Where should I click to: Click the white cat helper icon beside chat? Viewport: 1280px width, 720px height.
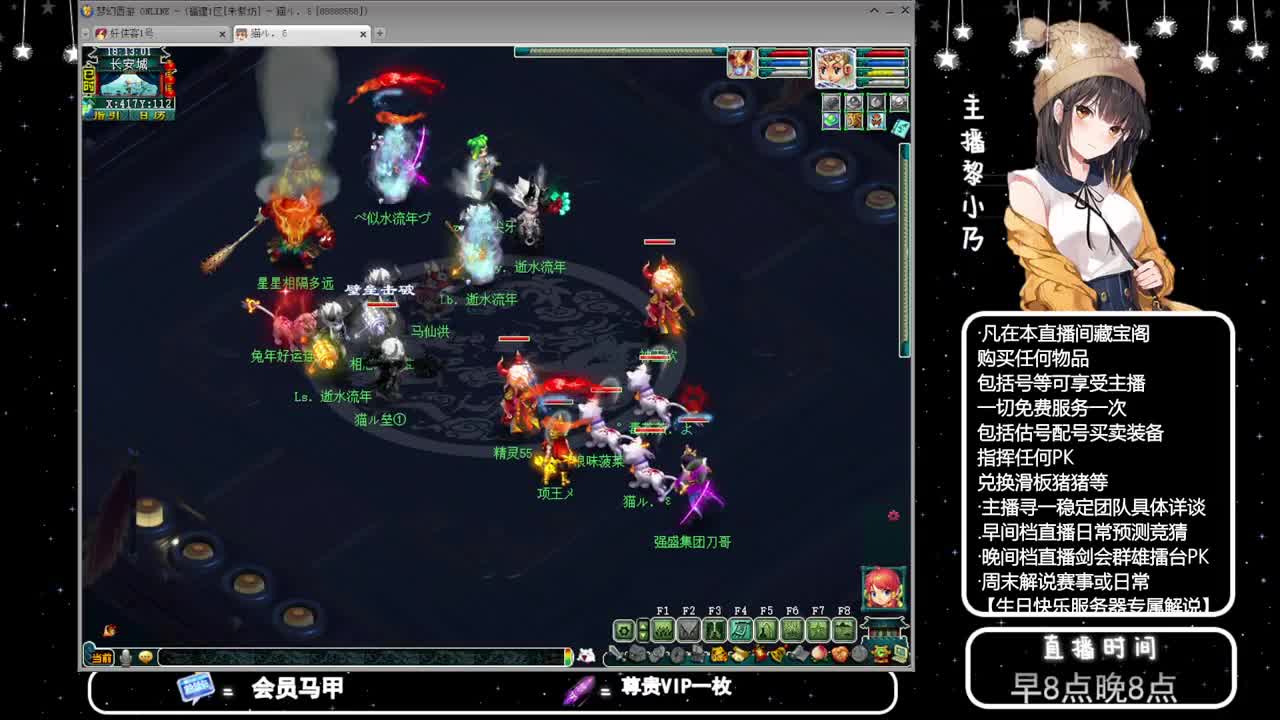[x=589, y=654]
